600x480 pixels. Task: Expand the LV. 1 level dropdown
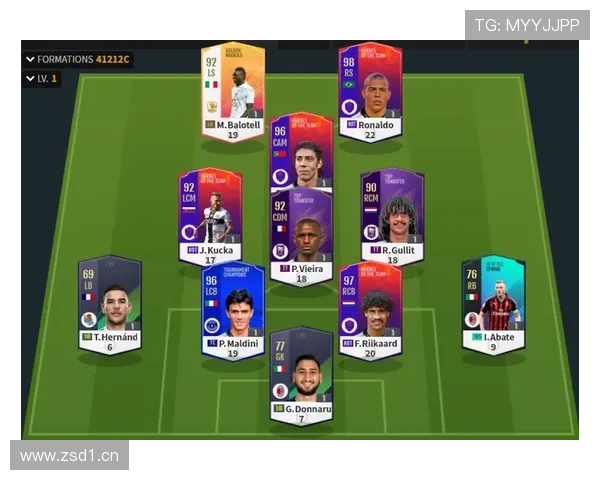(41, 78)
